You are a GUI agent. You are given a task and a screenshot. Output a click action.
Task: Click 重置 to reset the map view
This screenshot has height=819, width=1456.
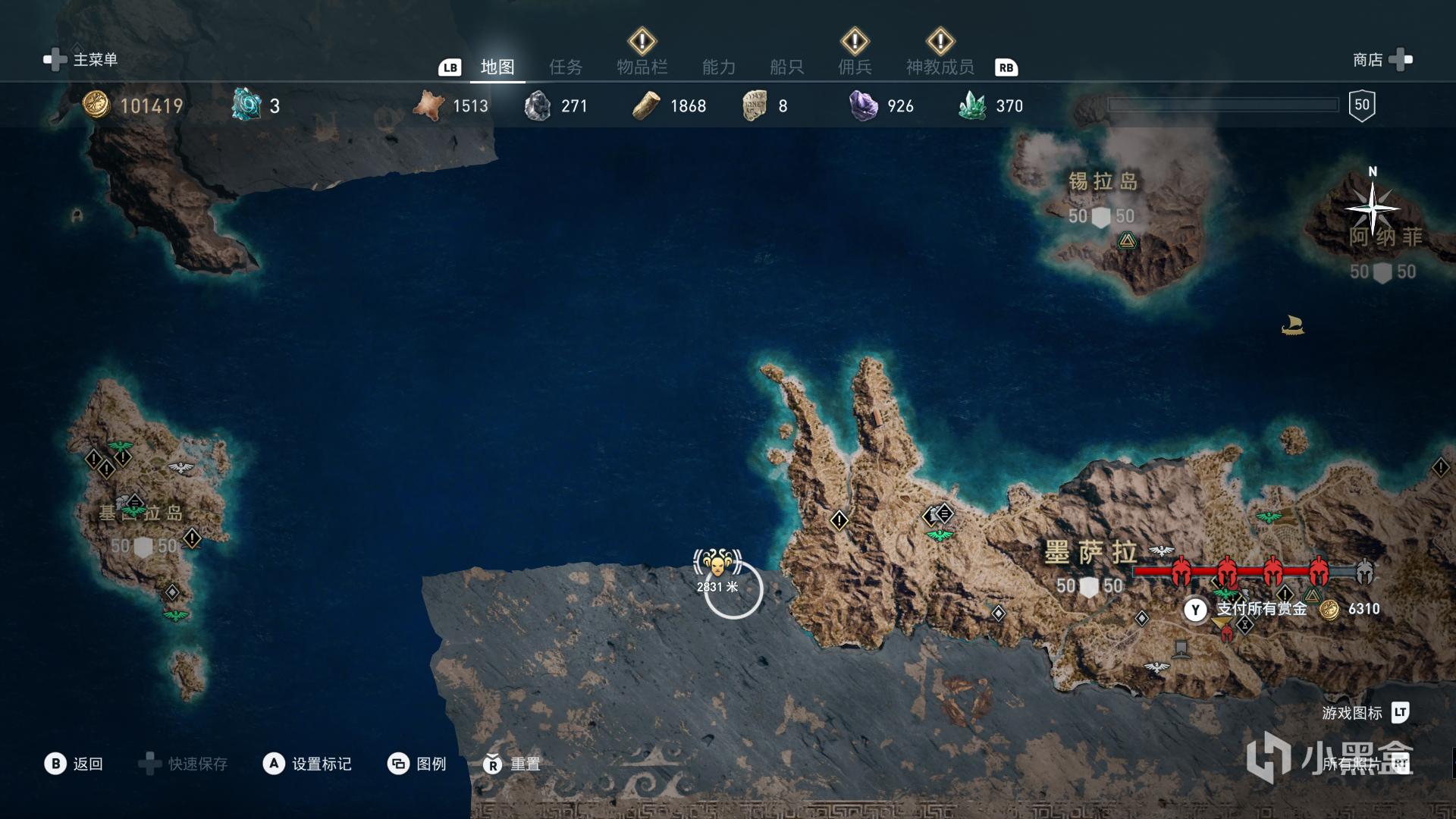tap(513, 764)
